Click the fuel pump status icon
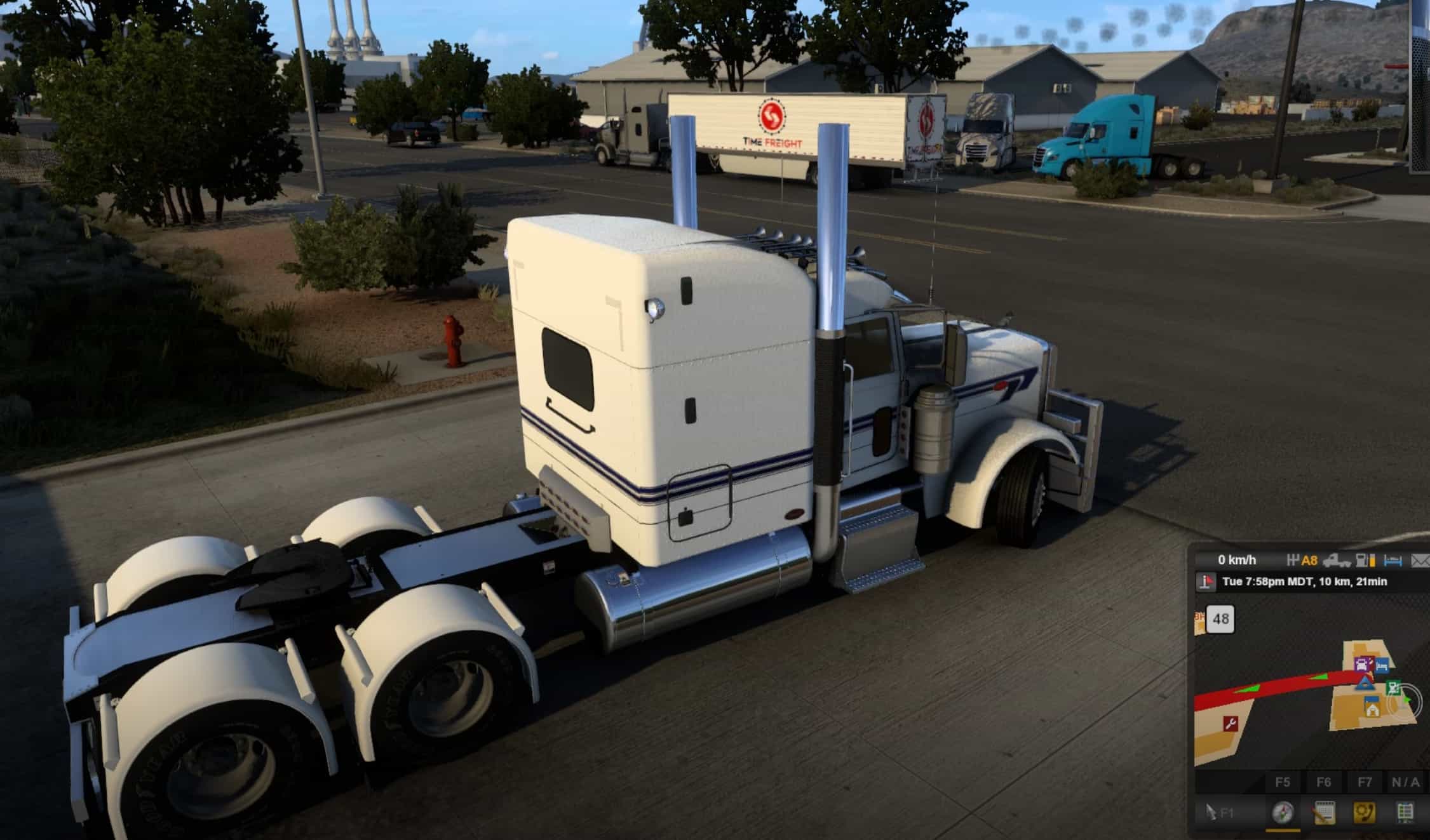The height and width of the screenshot is (840, 1430). tap(1365, 560)
